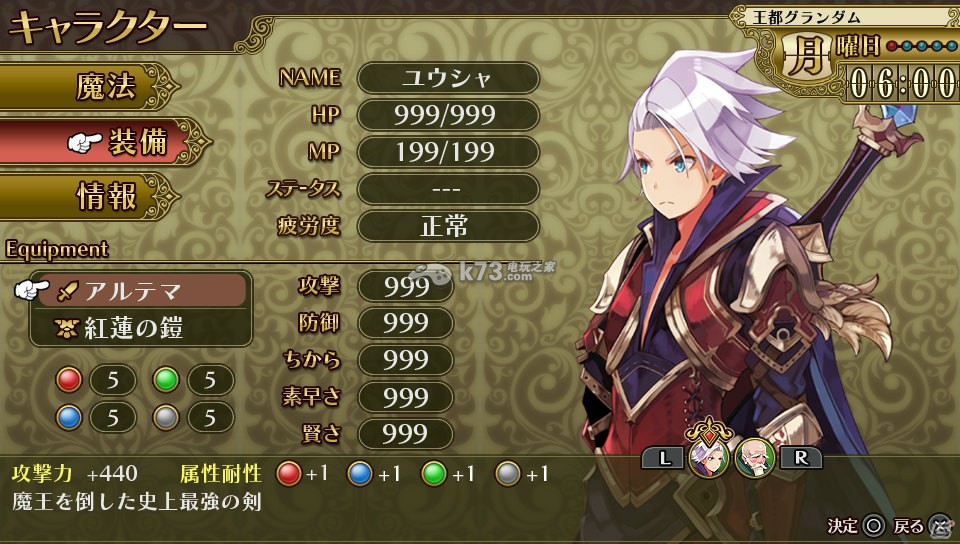Open the 魔法 magic menu
Viewport: 960px width, 544px height.
(105, 87)
